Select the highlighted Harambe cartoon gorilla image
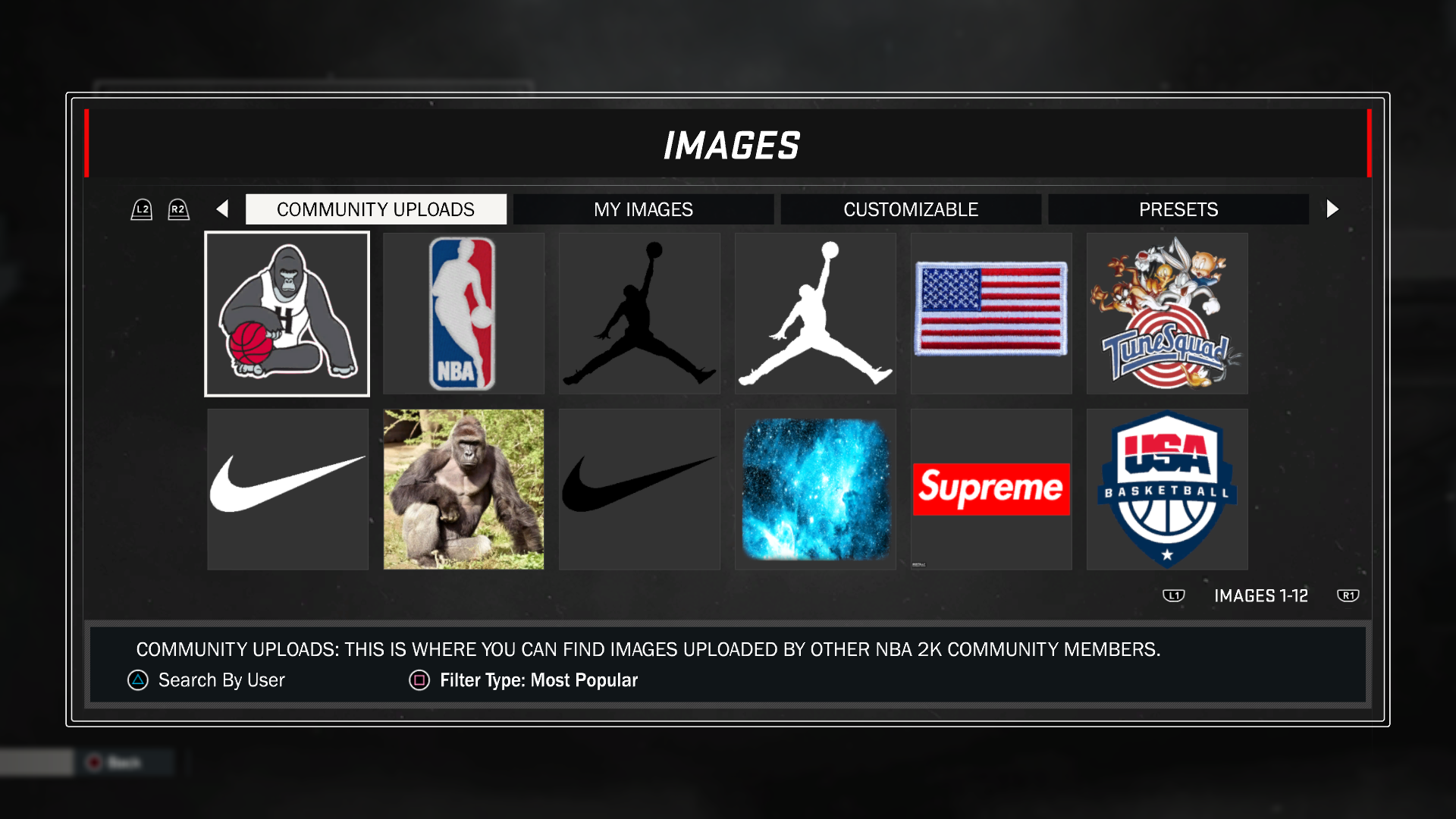Screen dimensions: 1456x819 tap(287, 313)
